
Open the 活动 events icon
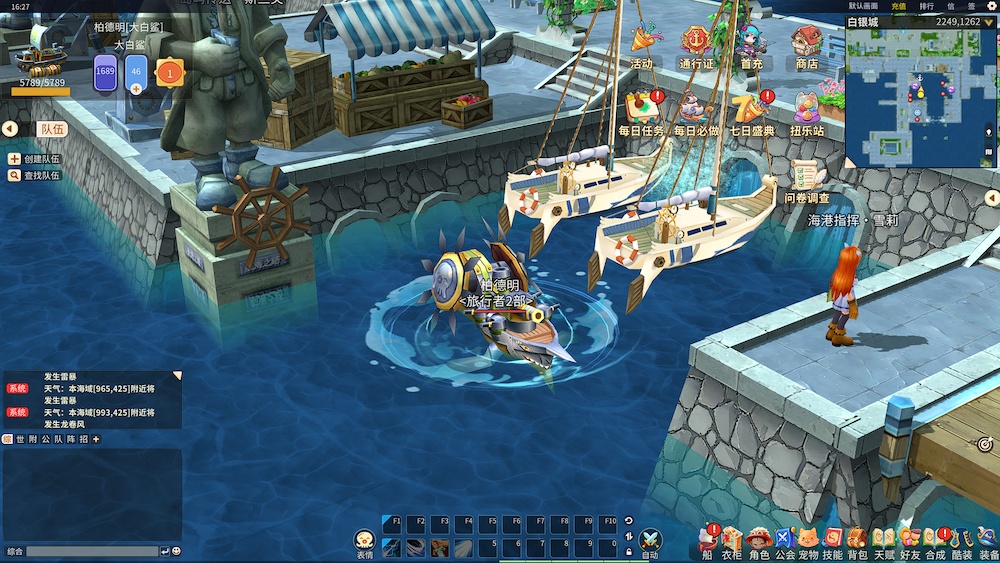[x=641, y=45]
